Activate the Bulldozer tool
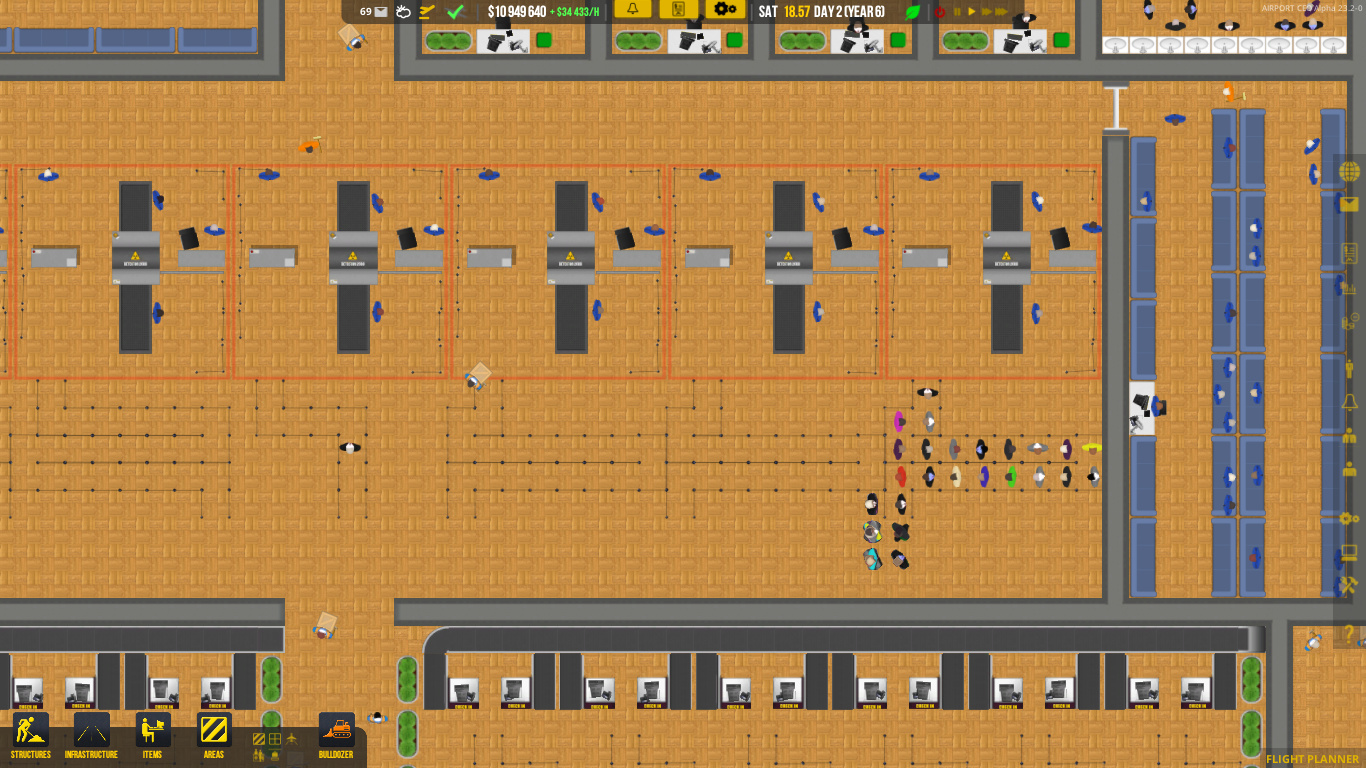Screen dimensions: 1366x768 (336, 735)
